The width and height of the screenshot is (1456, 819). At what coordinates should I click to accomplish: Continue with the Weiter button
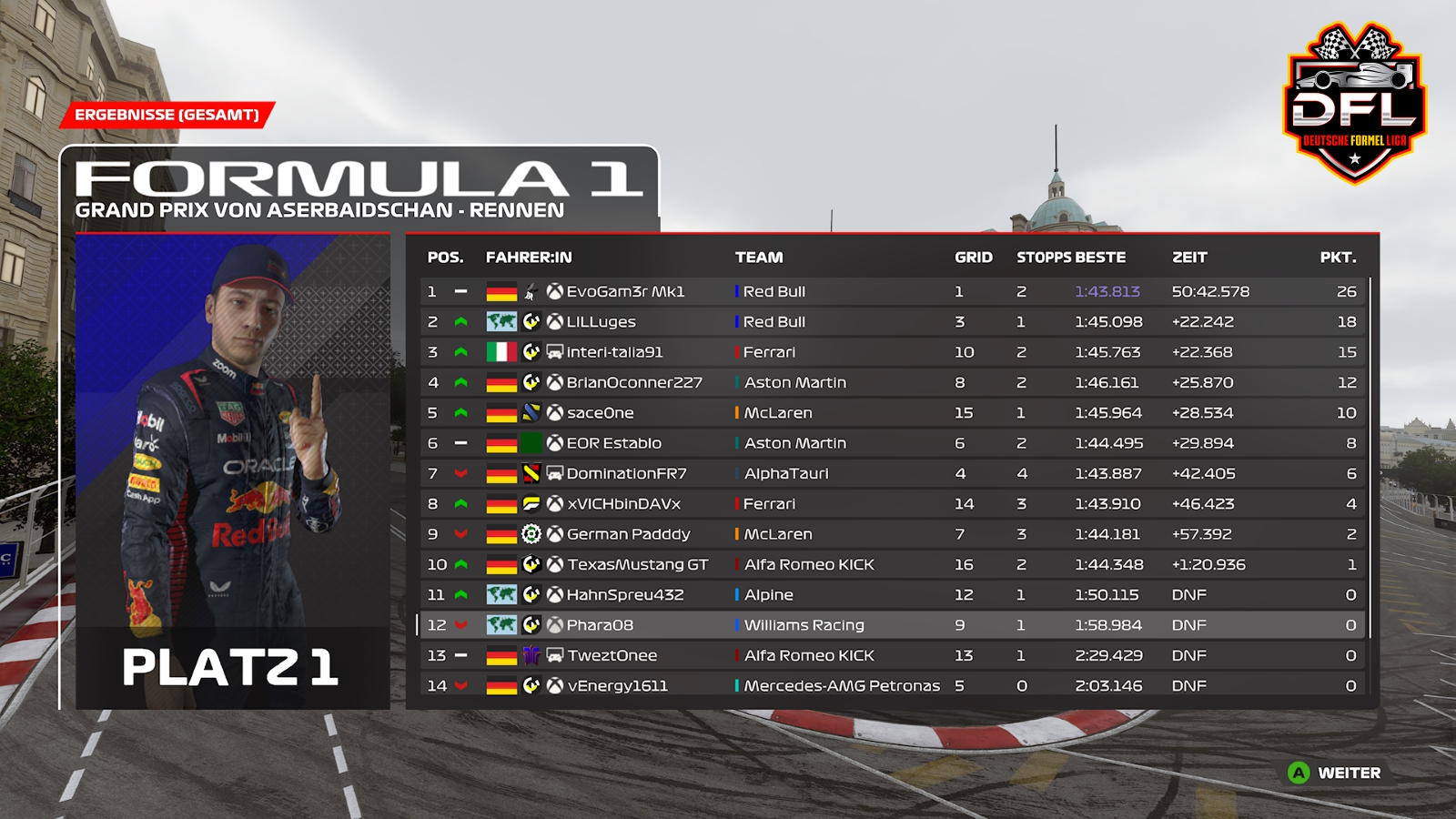[1335, 773]
